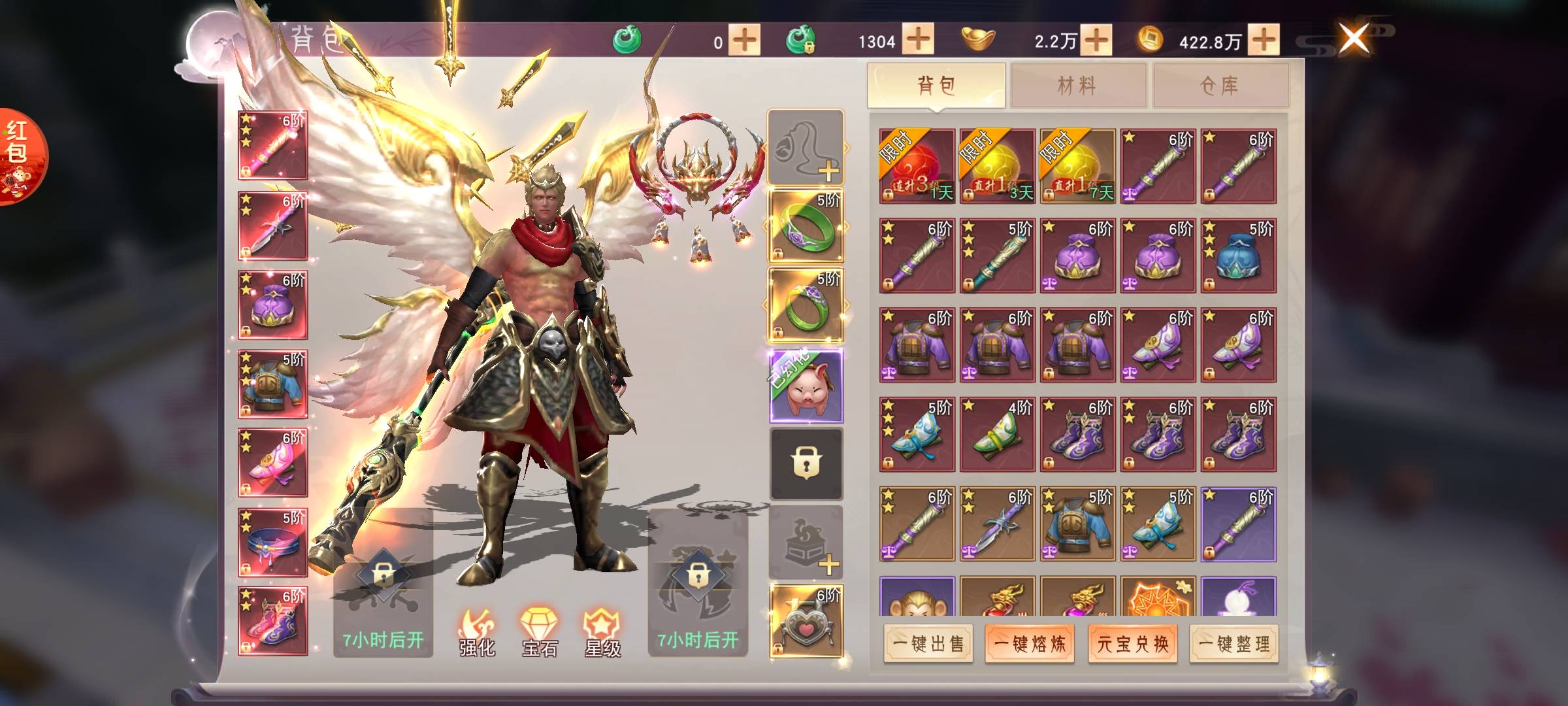Select the 背包 backpack tab
1568x706 pixels.
pyautogui.click(x=936, y=85)
